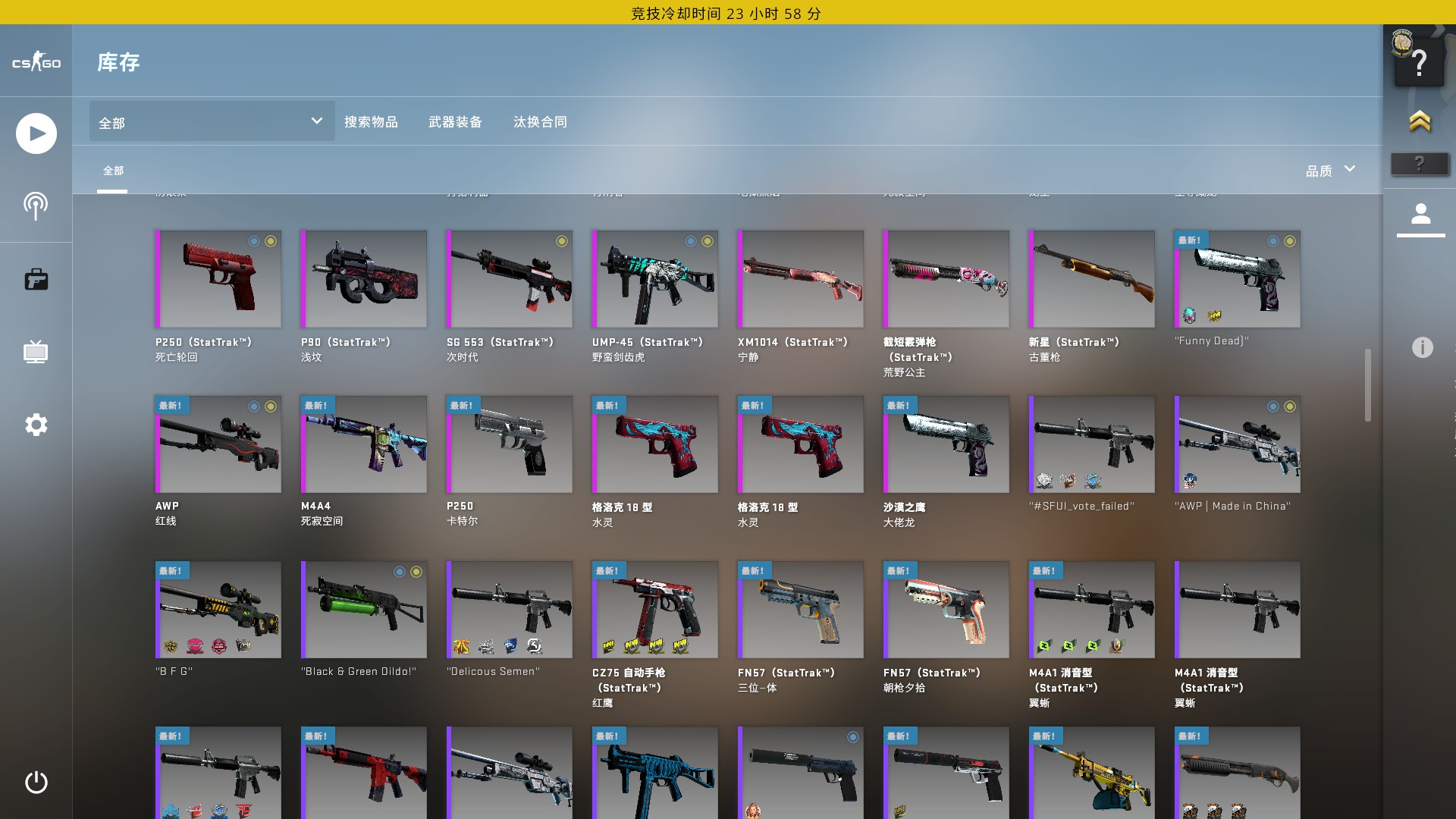Screen dimensions: 1456x819
Task: Open the Settings gear icon
Action: pos(36,425)
